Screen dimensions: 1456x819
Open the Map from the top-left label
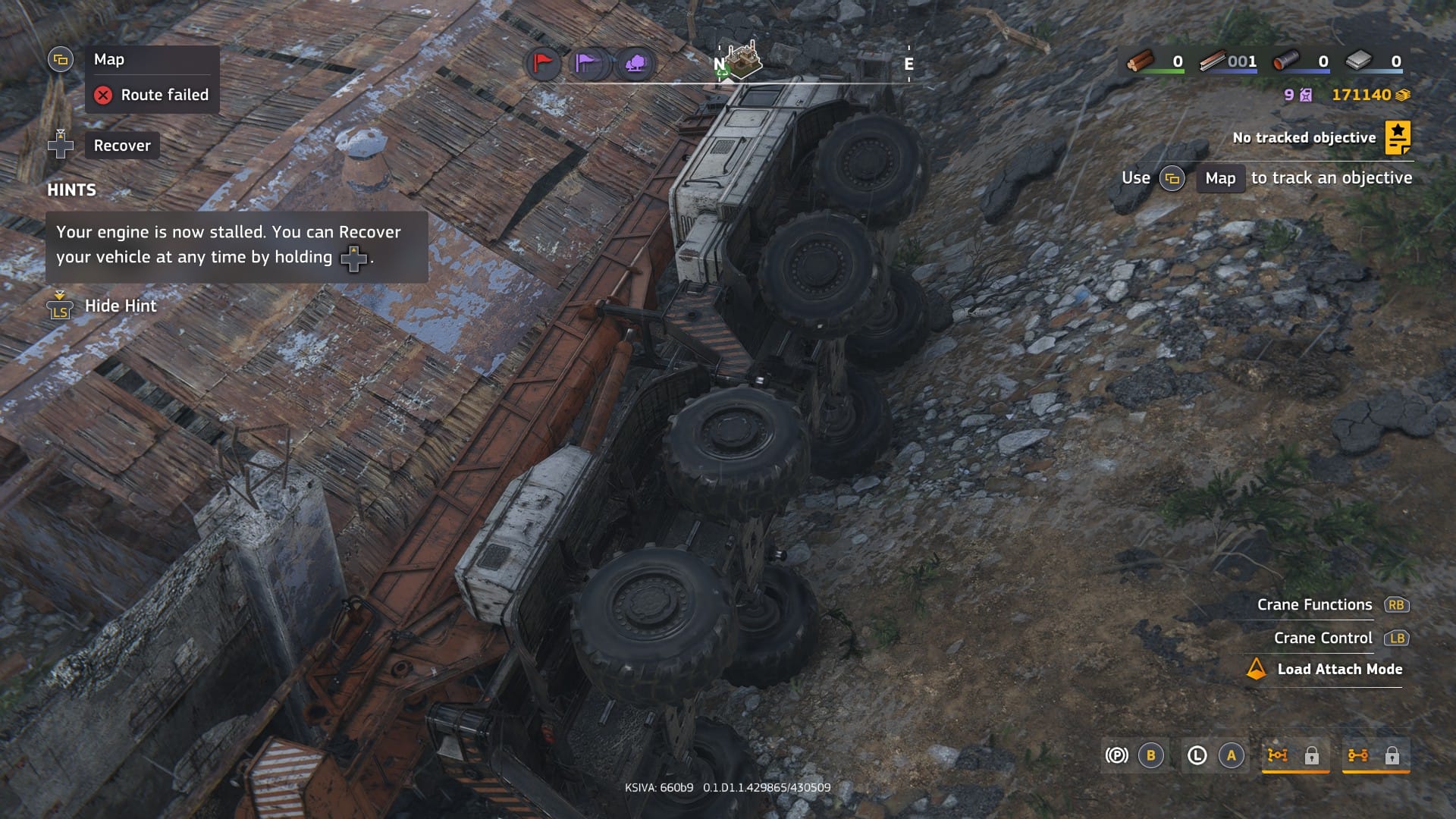pyautogui.click(x=108, y=60)
